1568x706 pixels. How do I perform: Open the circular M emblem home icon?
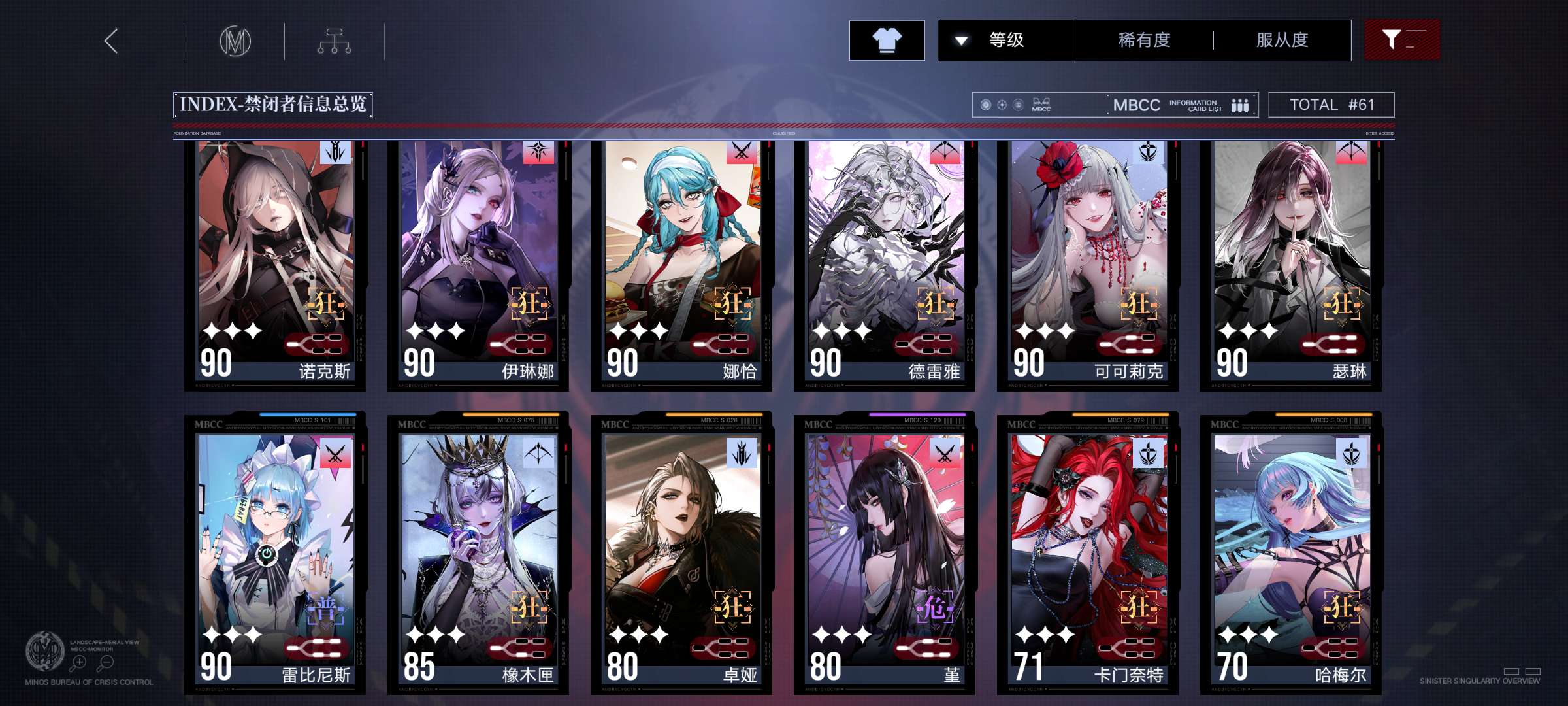coord(235,41)
